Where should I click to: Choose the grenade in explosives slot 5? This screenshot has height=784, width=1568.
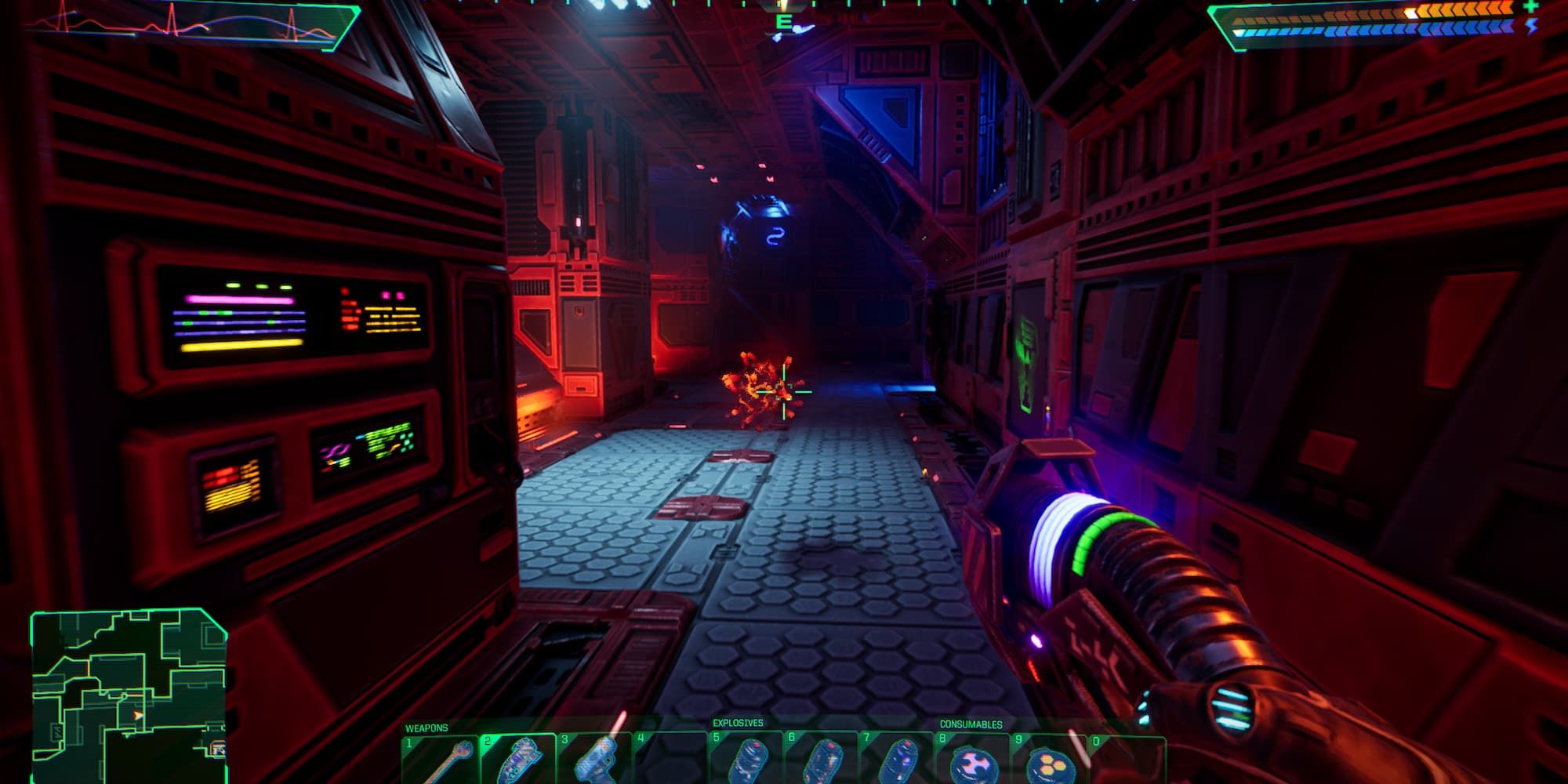point(746,760)
